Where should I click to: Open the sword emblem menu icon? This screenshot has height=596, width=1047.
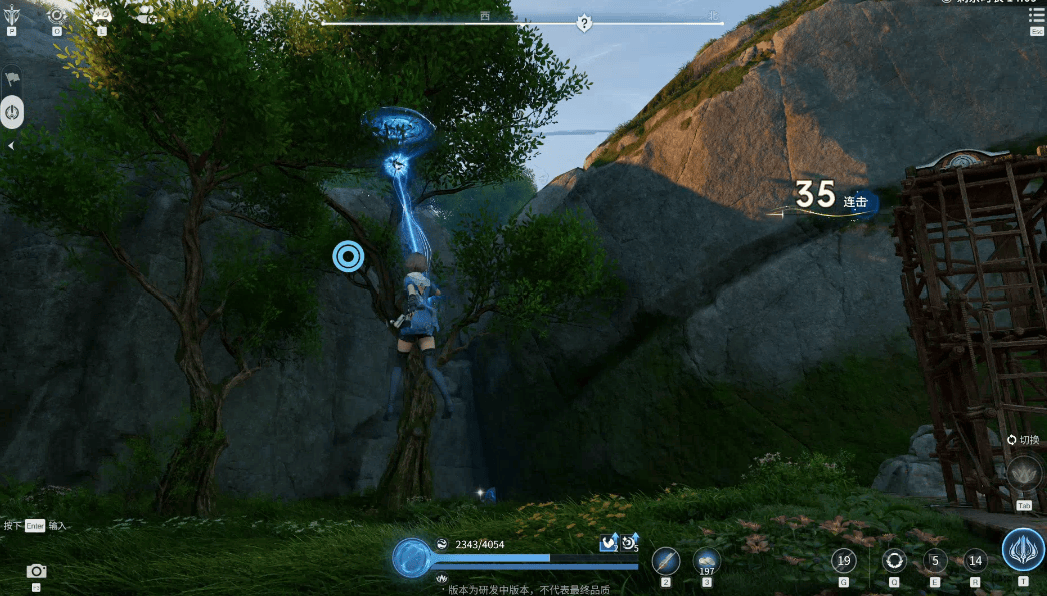(x=12, y=15)
